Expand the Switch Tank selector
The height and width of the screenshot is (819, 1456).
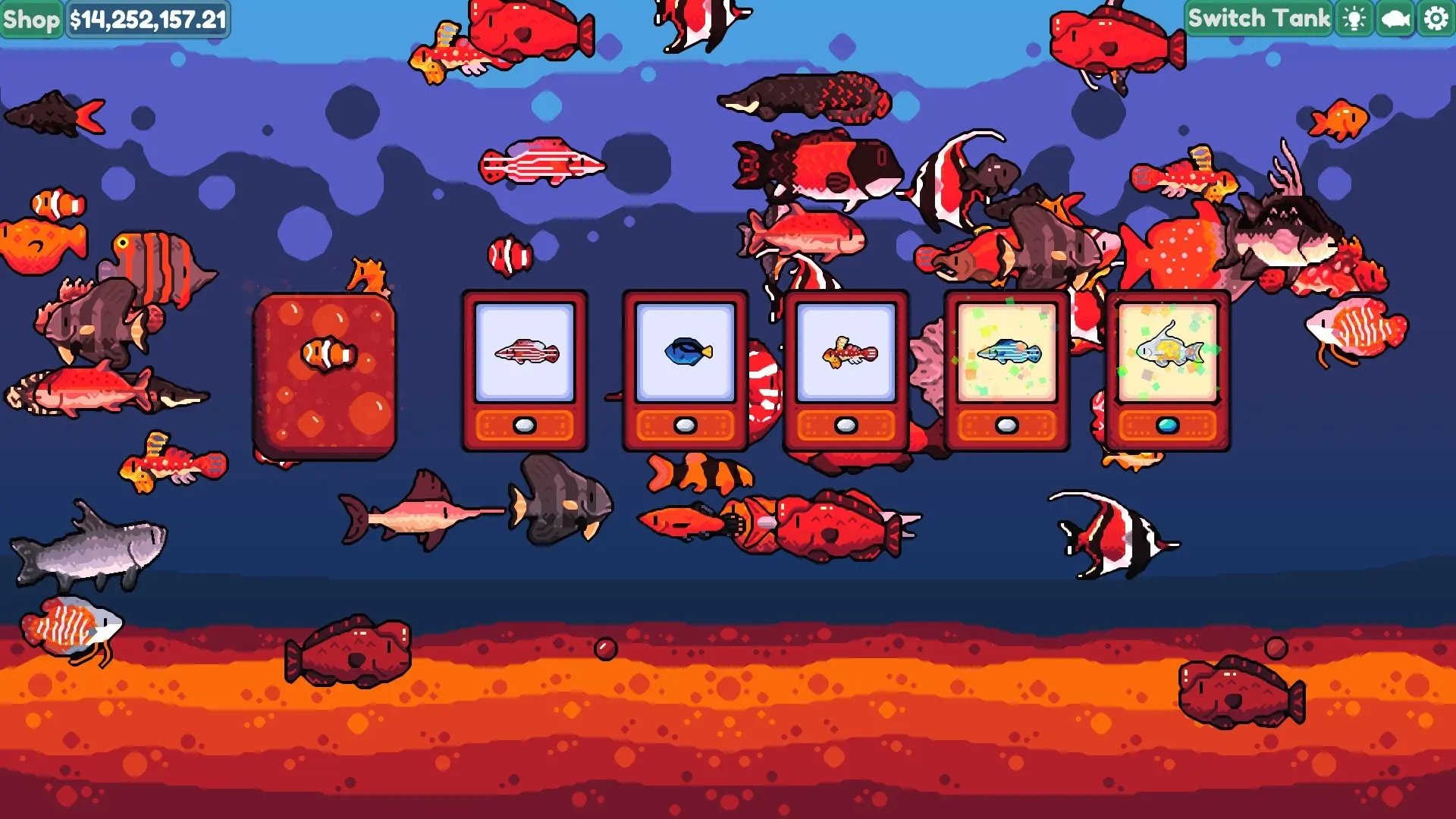(1260, 19)
